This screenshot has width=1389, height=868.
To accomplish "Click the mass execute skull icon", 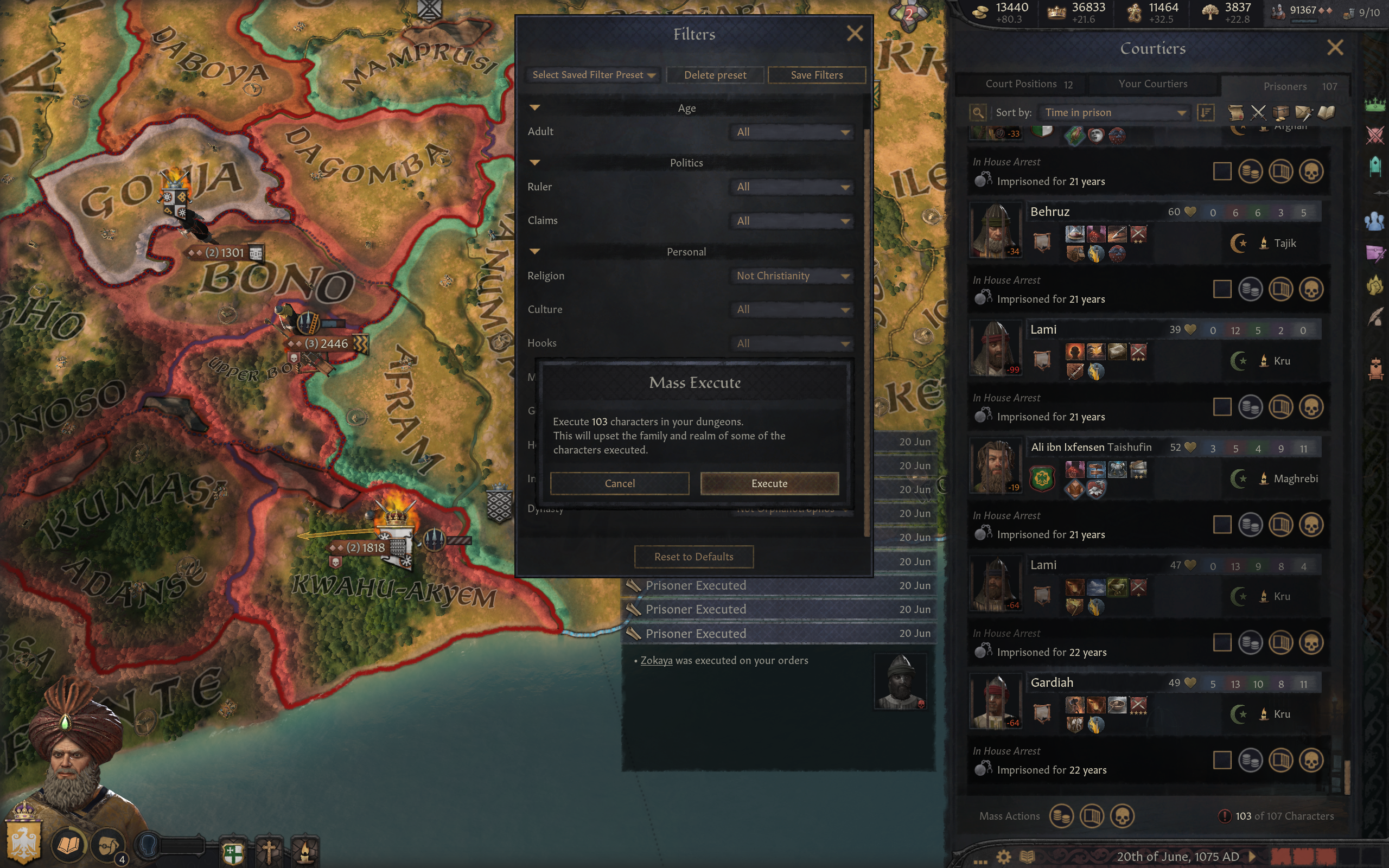I will click(x=1122, y=816).
